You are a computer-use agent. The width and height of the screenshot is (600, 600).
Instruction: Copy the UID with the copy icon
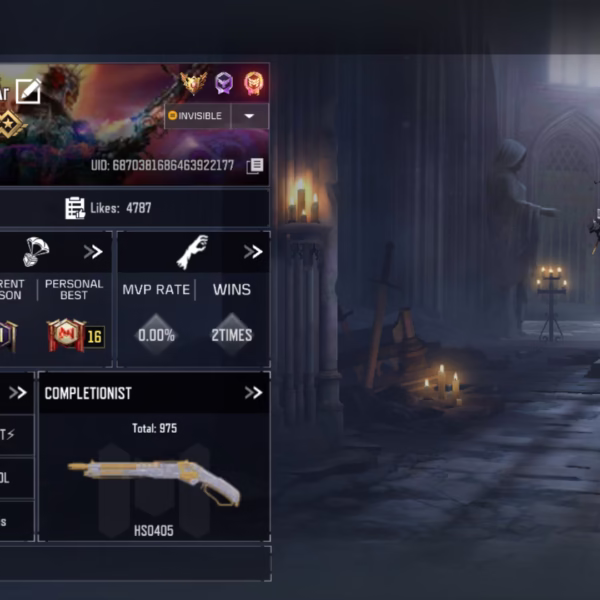255,165
